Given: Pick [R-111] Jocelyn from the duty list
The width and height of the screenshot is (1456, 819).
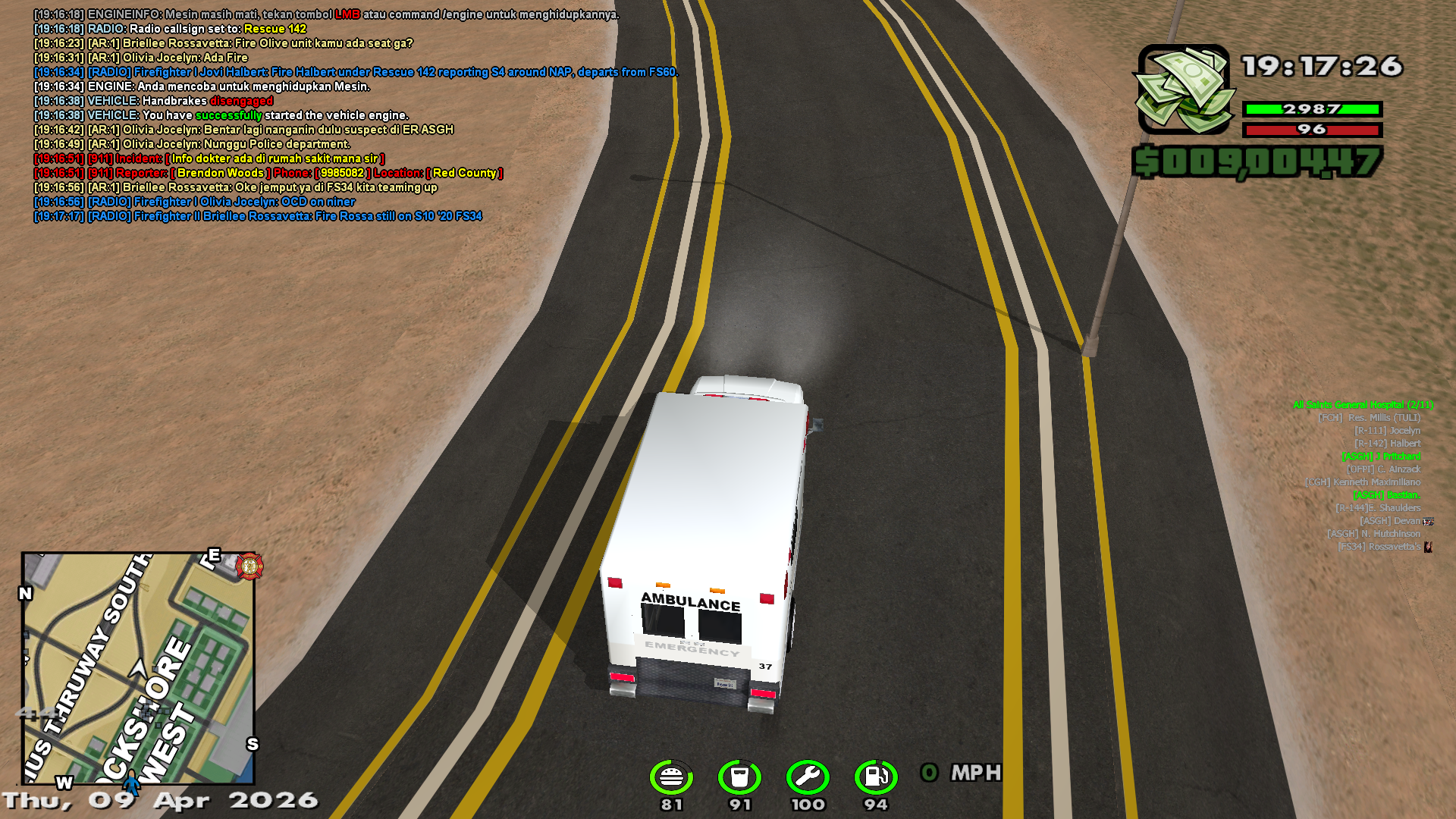Looking at the screenshot, I should 1387,431.
